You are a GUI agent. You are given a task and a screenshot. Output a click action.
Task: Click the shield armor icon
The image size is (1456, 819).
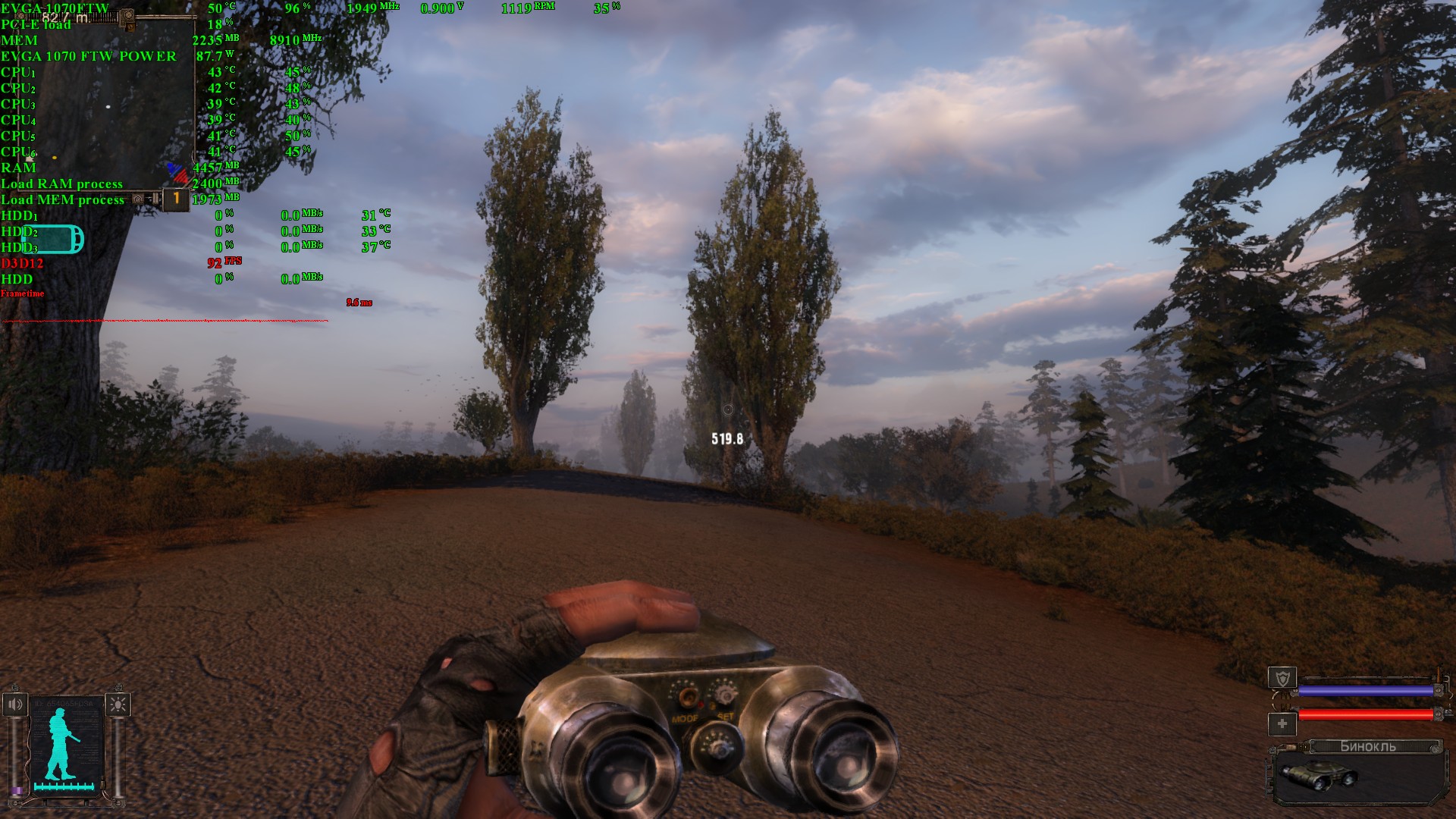[x=1282, y=678]
